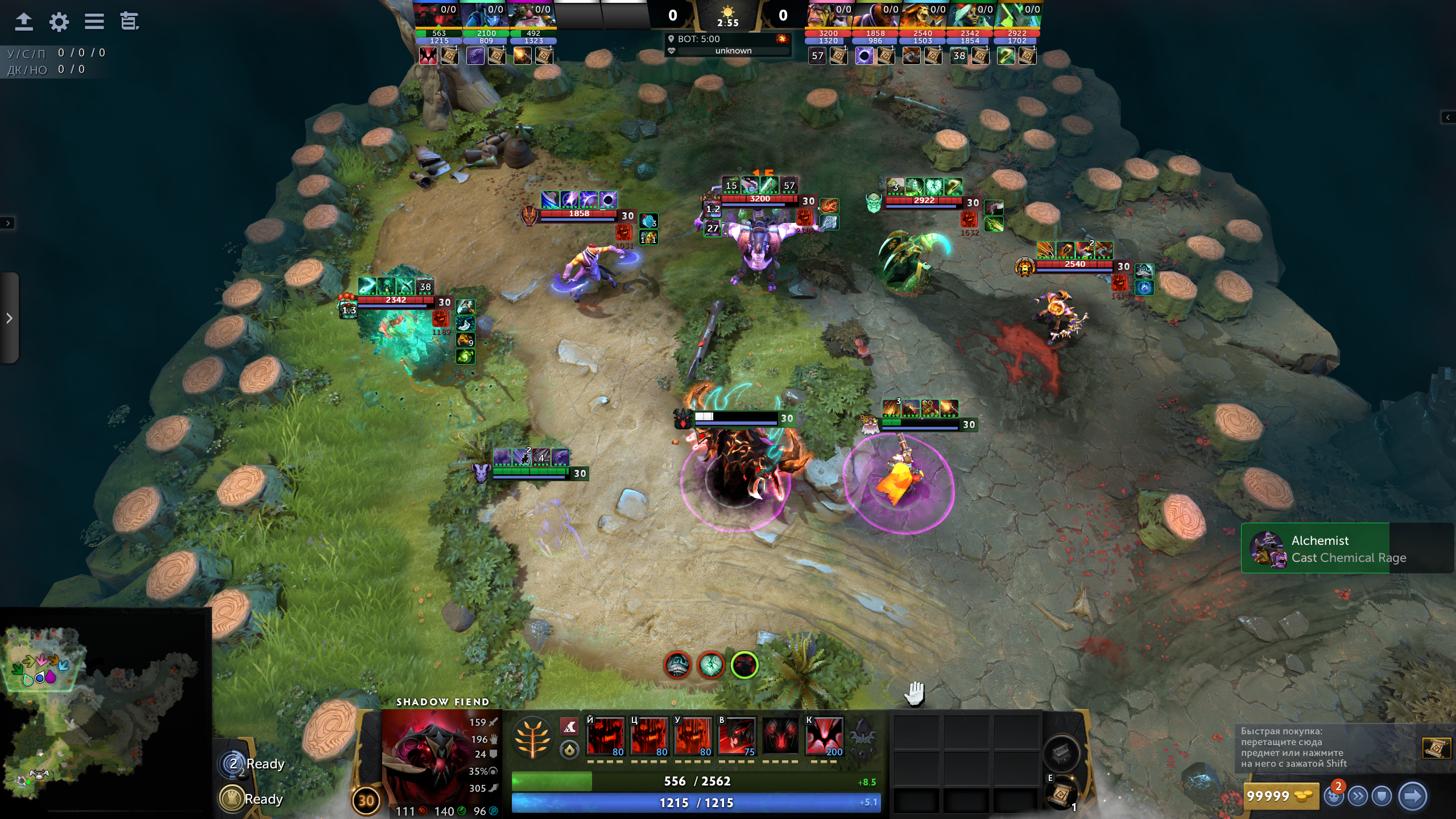Open the settings gear menu
The image size is (1456, 819).
point(59,22)
